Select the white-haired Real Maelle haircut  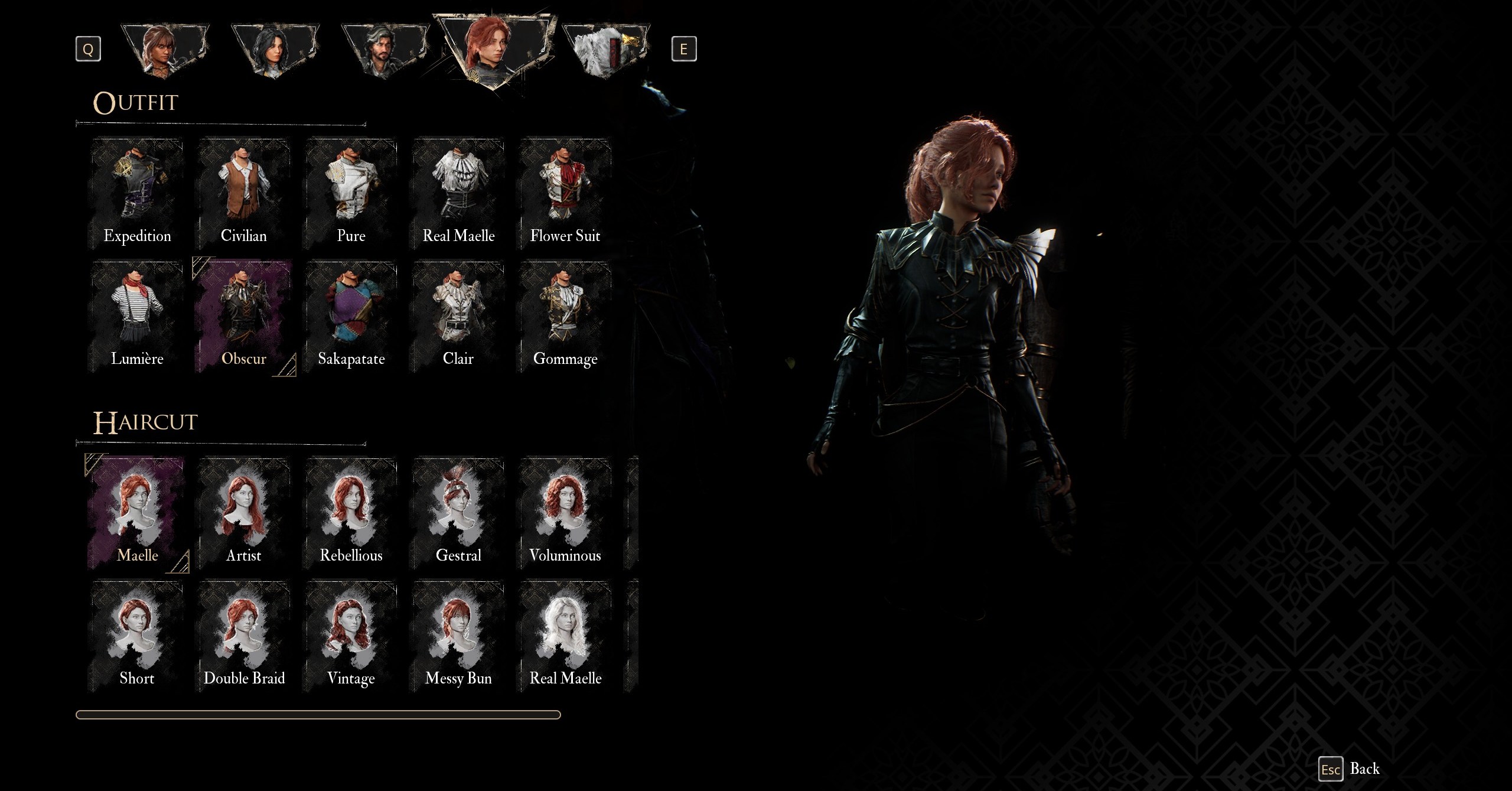[565, 636]
